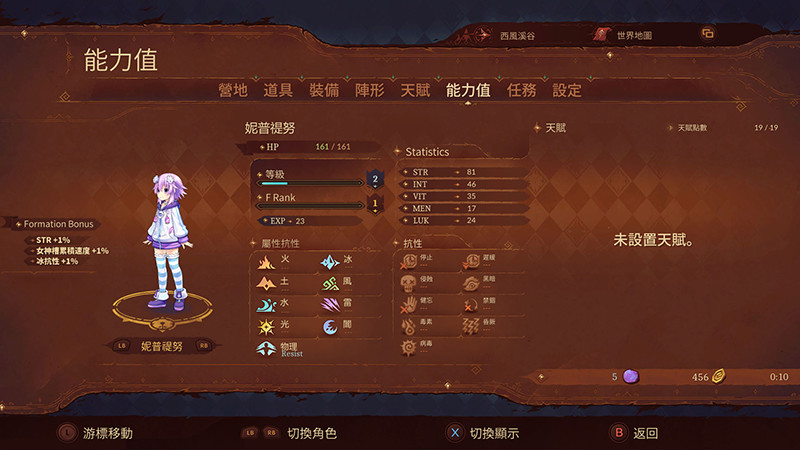Screen dimensions: 800x450
Task: Select the STR statistics row
Action: (459, 173)
